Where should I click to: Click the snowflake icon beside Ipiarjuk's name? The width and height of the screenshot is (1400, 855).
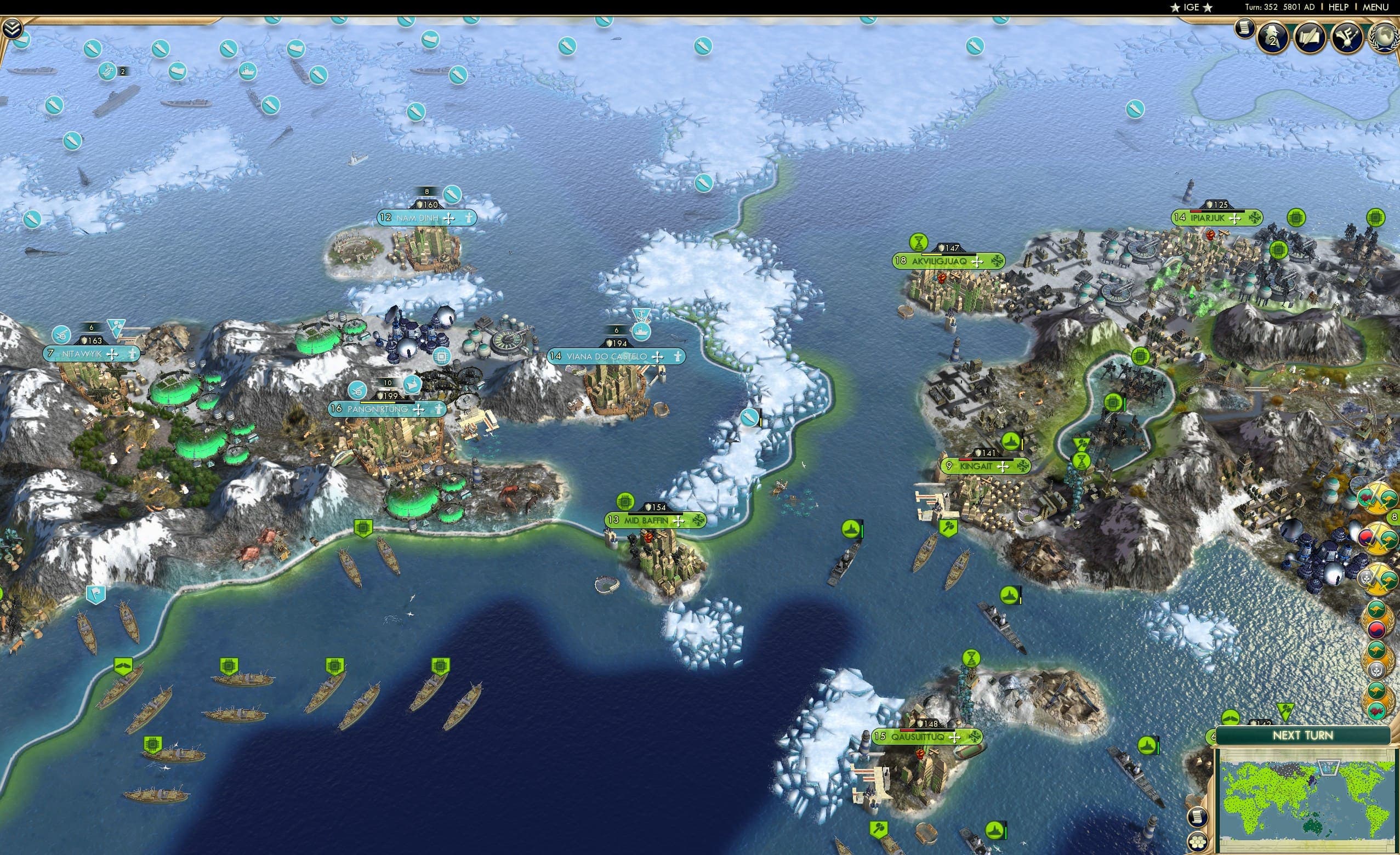click(1256, 219)
